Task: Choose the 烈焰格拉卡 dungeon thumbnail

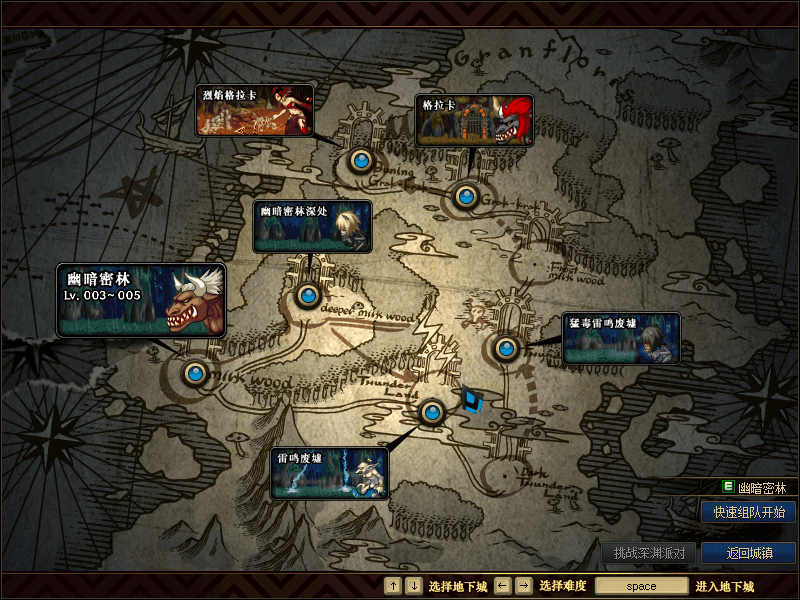Action: tap(254, 110)
